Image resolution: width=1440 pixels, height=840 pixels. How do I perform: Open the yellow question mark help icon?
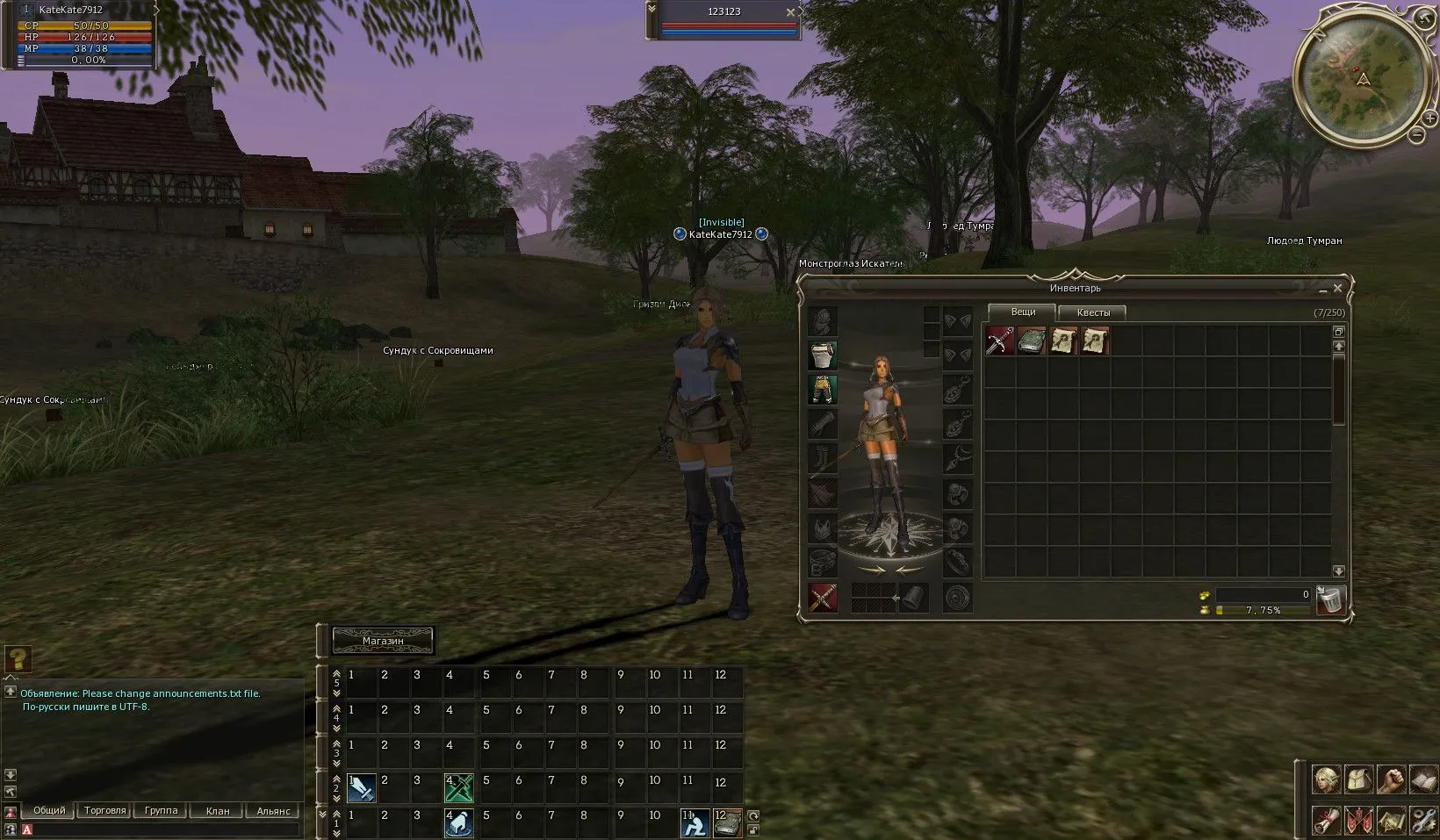click(18, 658)
